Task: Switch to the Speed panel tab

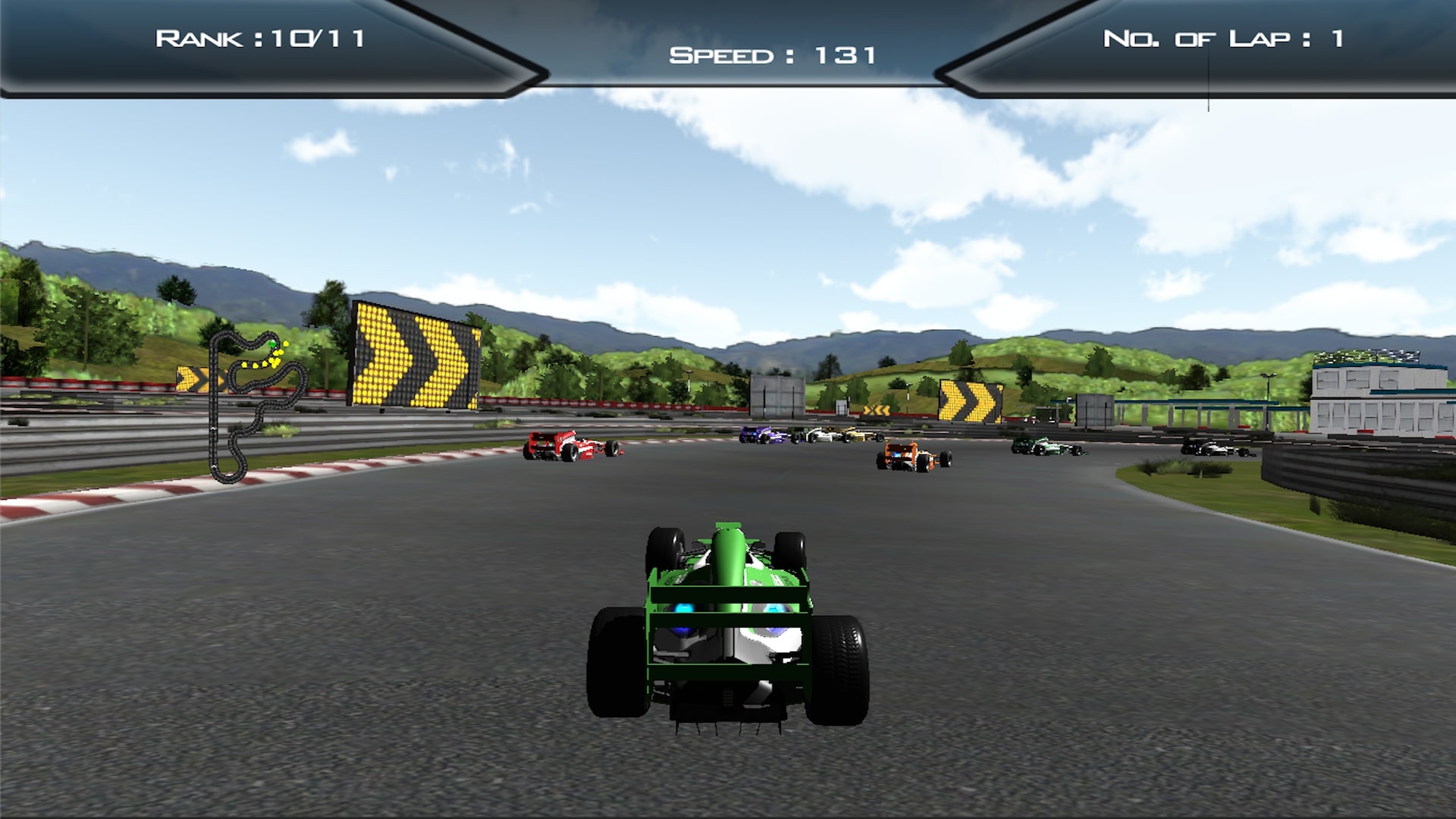Action: [x=773, y=53]
